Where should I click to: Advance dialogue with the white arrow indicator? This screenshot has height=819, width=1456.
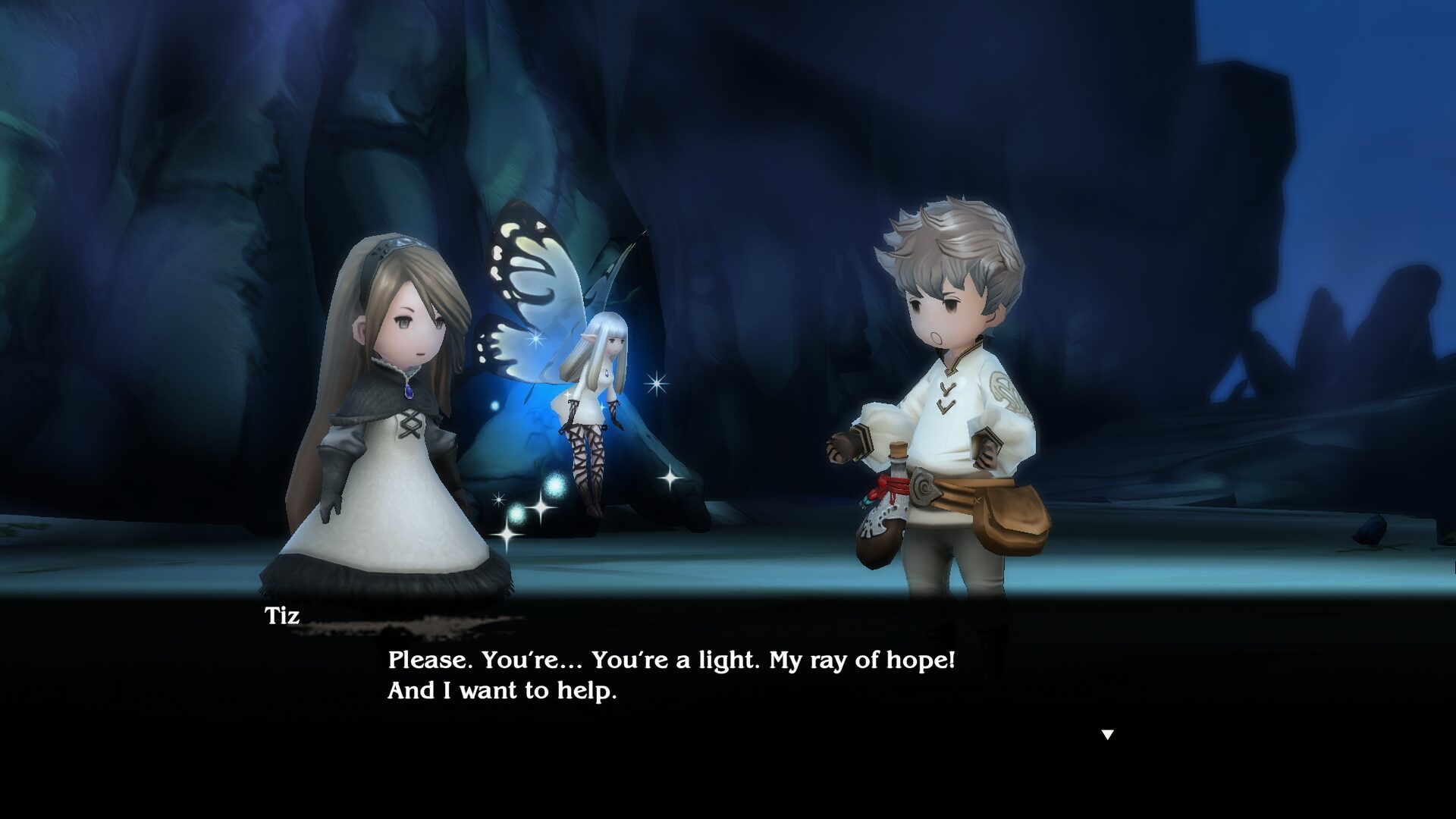(x=1107, y=734)
